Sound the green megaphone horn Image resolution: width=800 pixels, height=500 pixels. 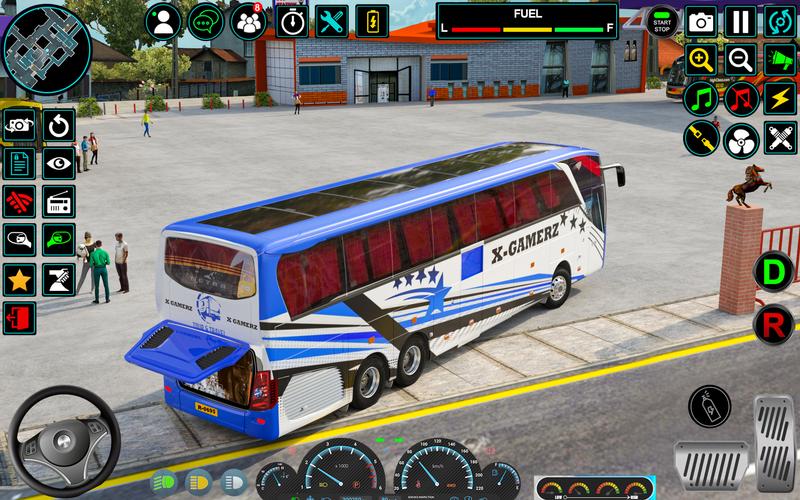click(x=779, y=60)
